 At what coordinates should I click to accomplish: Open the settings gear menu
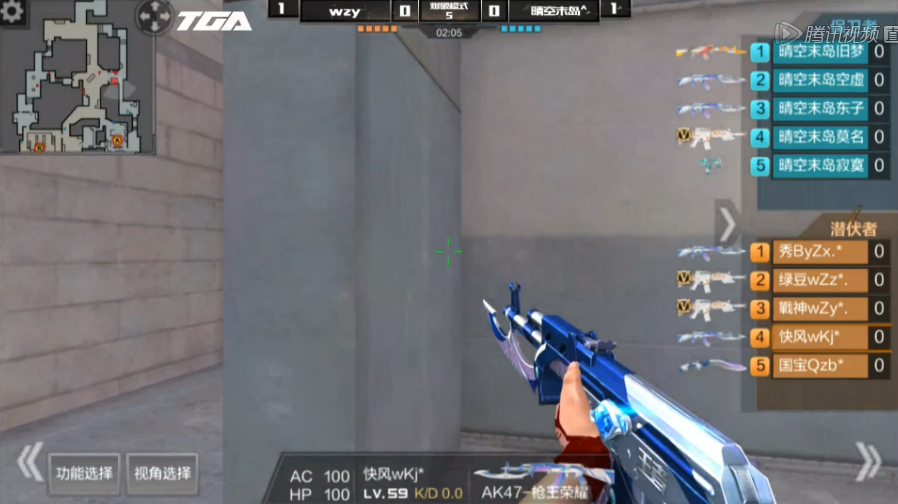tap(14, 11)
